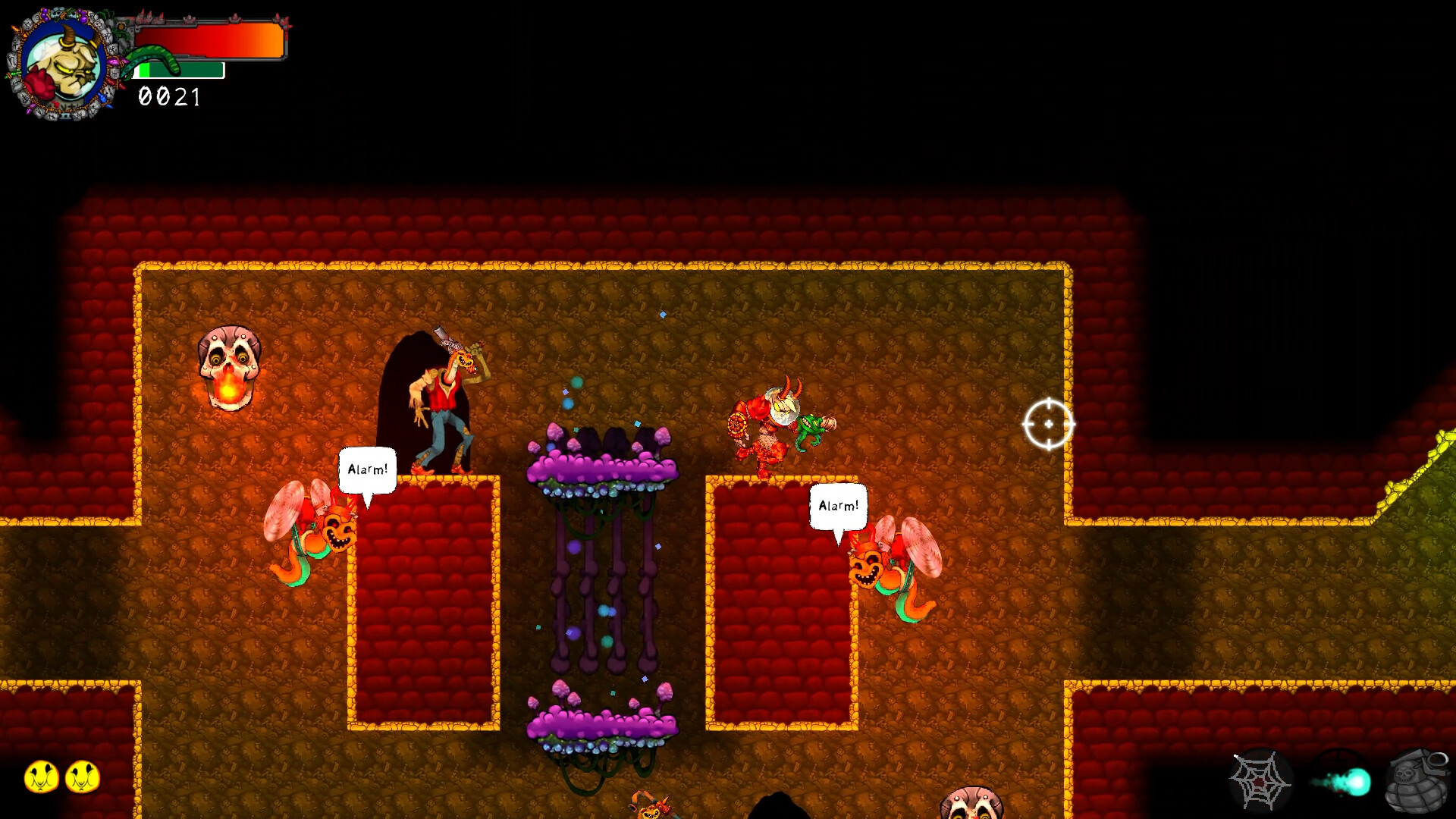This screenshot has height=819, width=1456.
Task: Click the horned demon character portrait
Action: pos(67,62)
